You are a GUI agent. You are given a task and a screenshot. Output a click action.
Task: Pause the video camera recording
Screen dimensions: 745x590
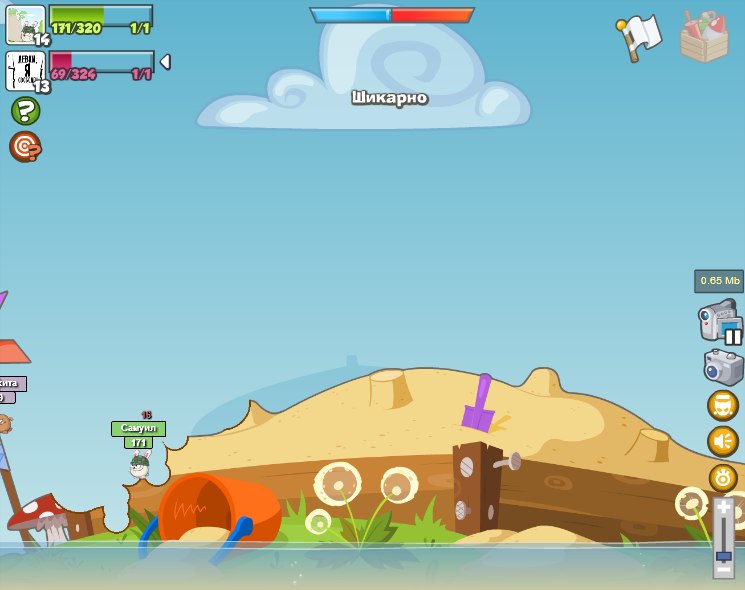click(x=733, y=336)
